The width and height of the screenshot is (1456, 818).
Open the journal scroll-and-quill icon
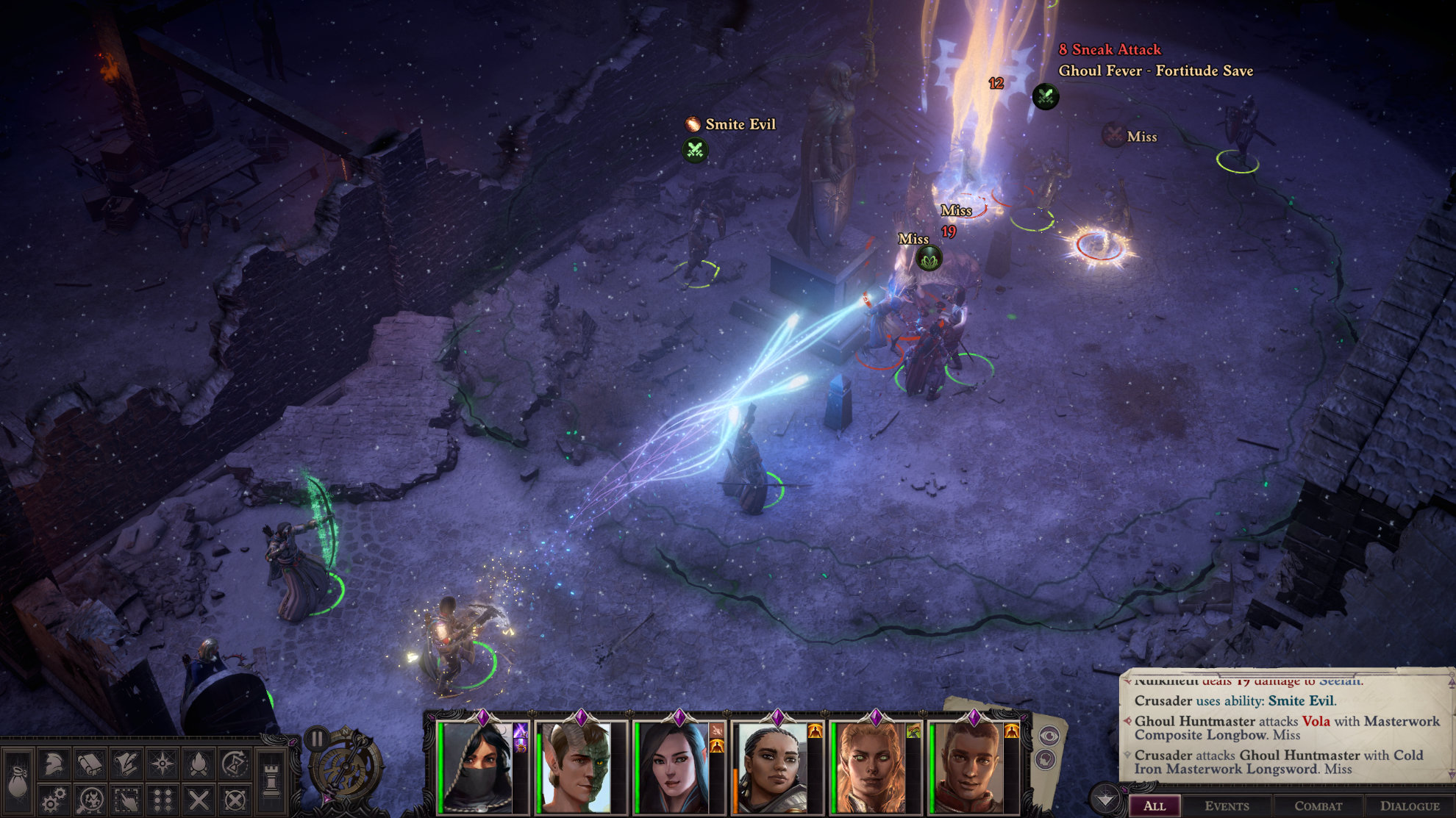(x=126, y=764)
